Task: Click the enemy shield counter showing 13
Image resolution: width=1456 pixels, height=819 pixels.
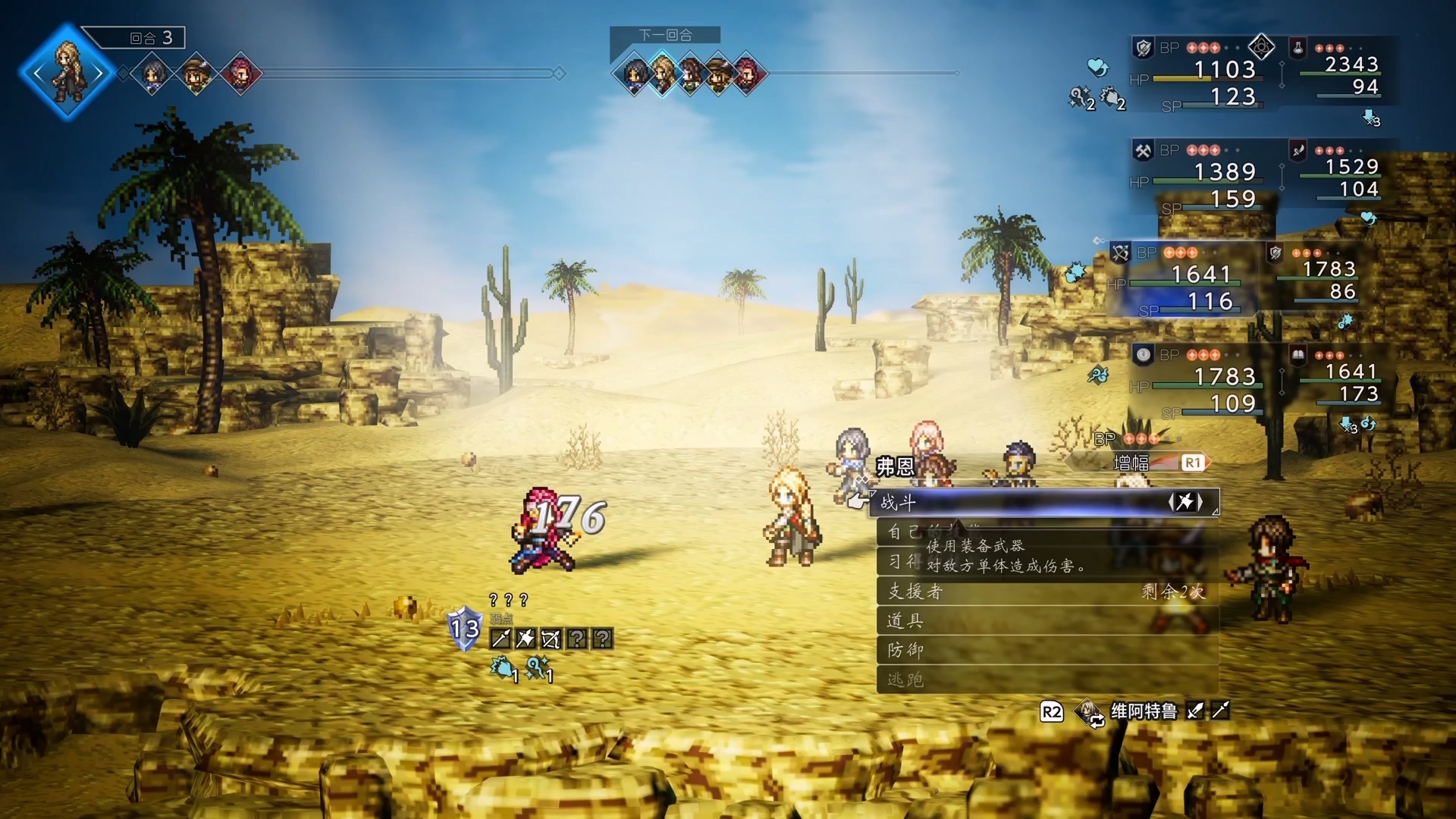Action: tap(465, 628)
